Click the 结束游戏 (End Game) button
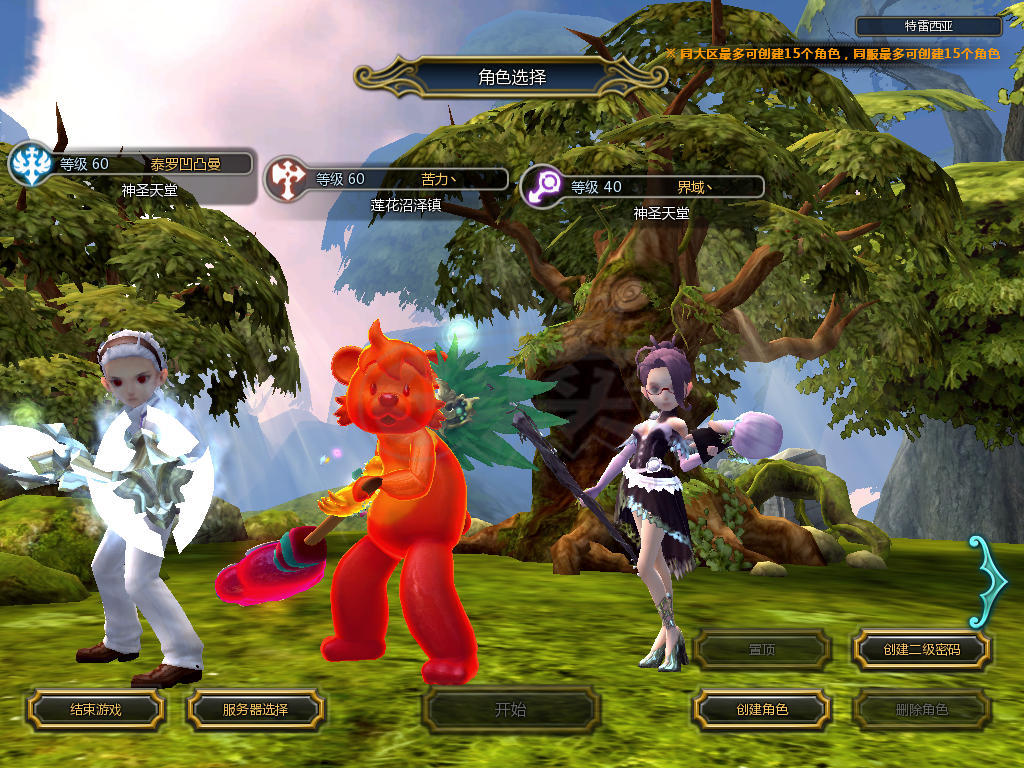Screen dimensions: 1024x768 click(95, 709)
